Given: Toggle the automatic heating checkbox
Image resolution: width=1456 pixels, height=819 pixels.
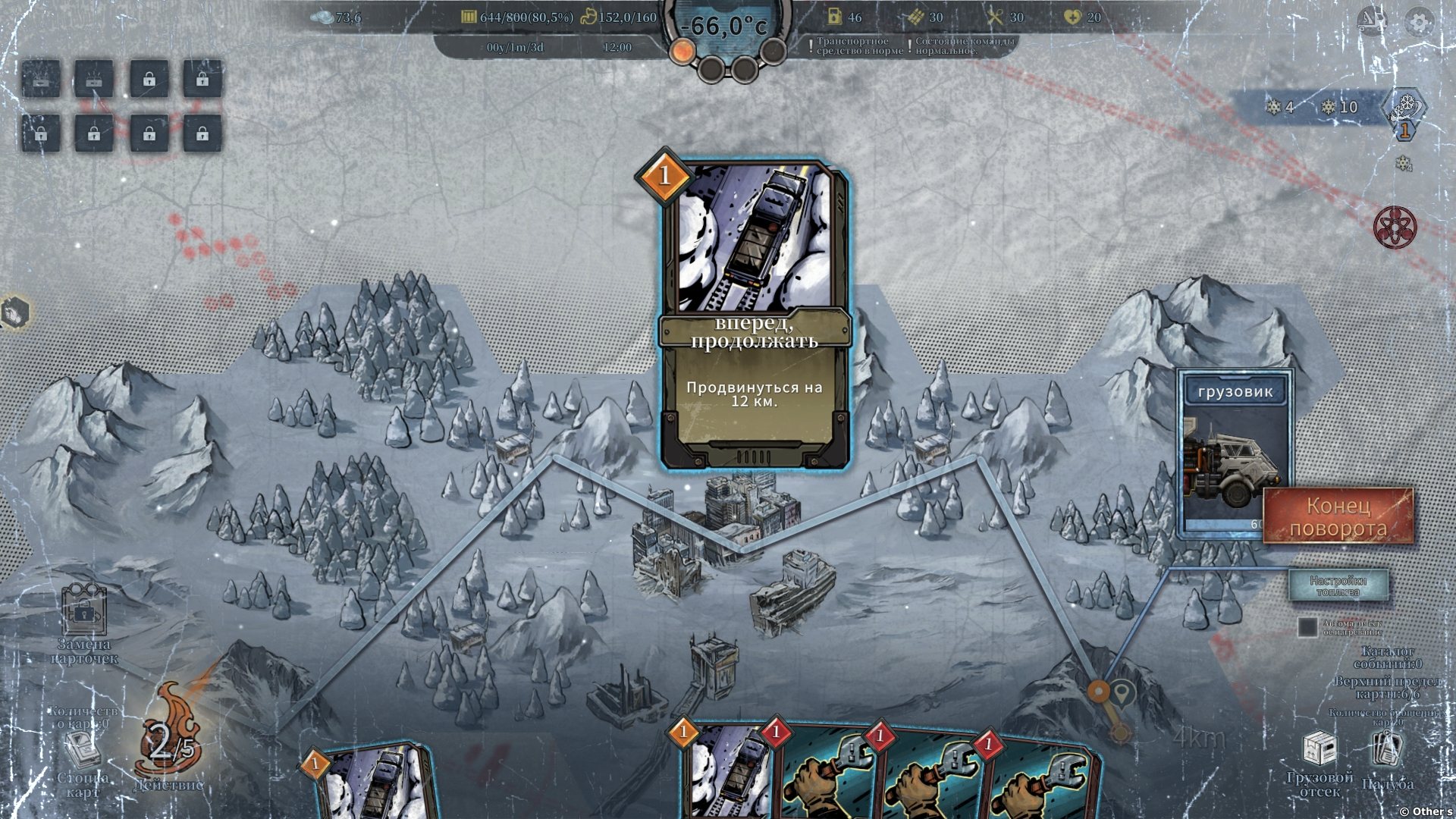Looking at the screenshot, I should click(1307, 627).
